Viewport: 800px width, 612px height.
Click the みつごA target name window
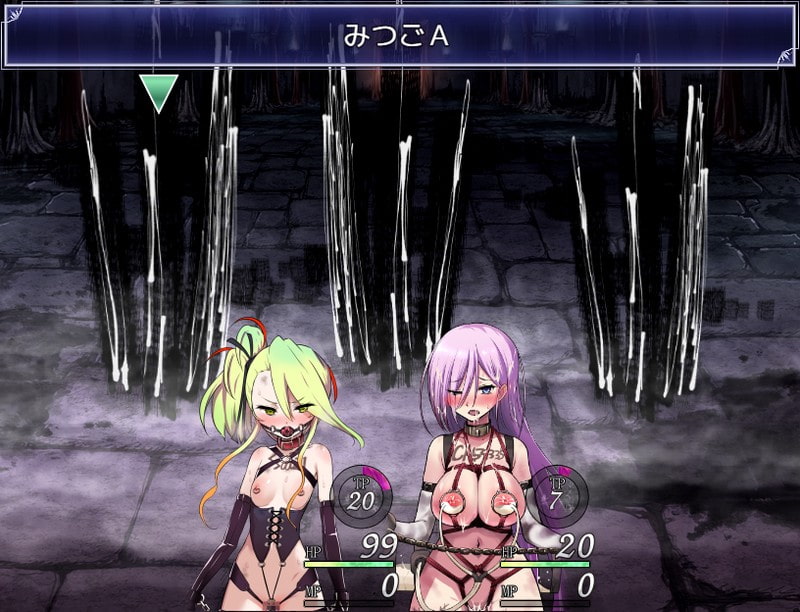[x=399, y=36]
